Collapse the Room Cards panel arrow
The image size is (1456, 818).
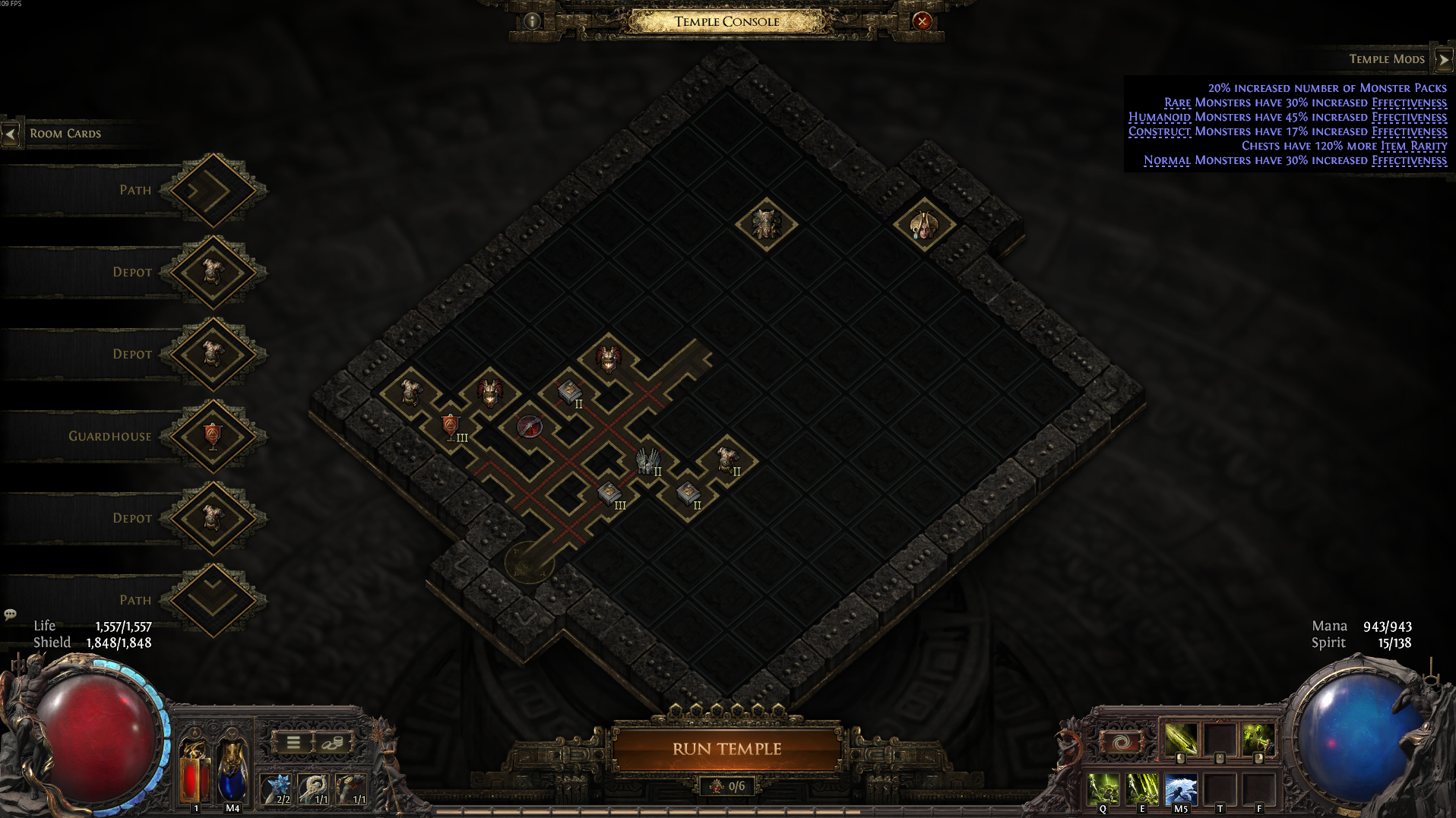click(11, 134)
